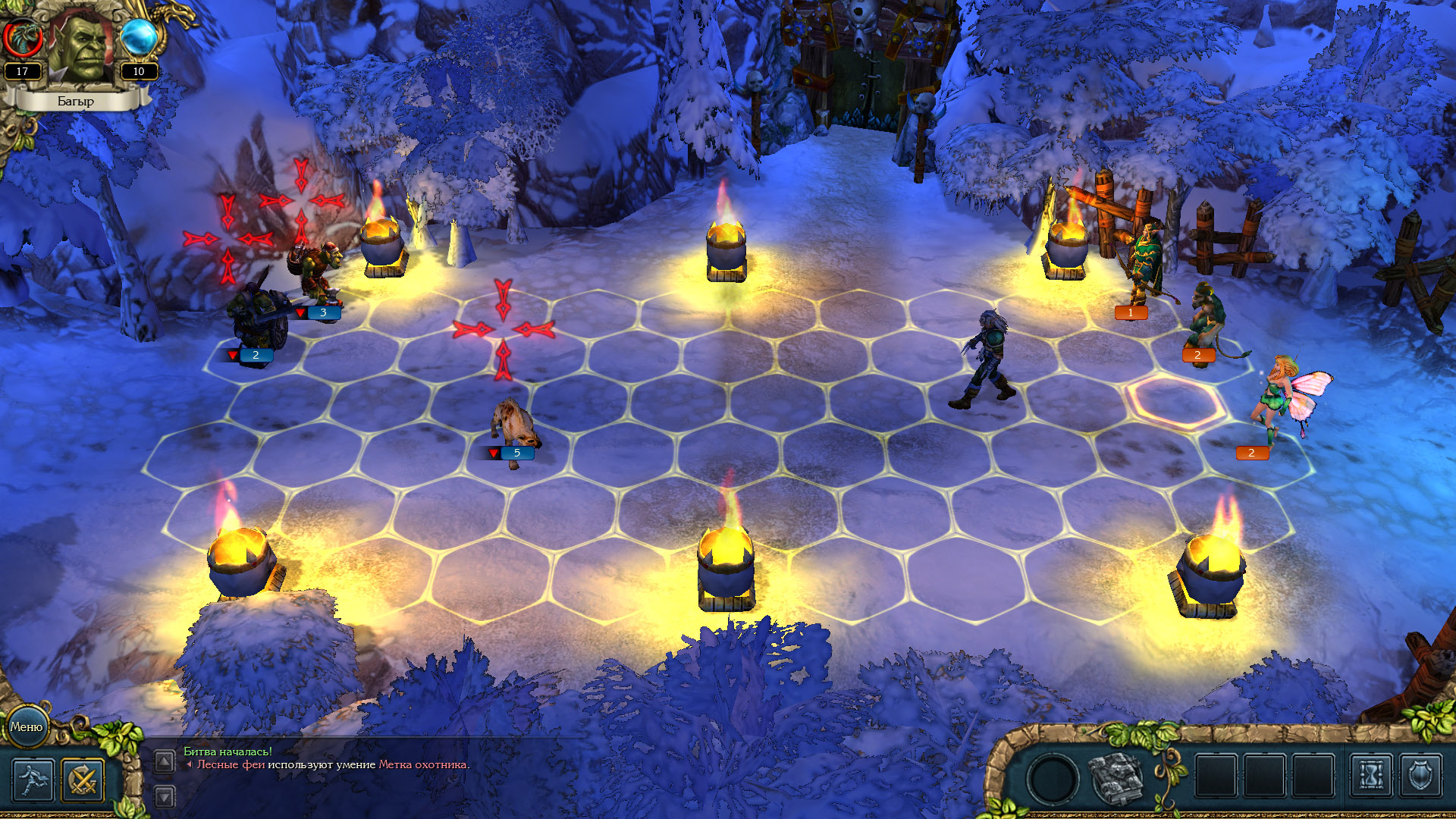Click the blue mana orb
The image size is (1456, 819).
pos(139,36)
